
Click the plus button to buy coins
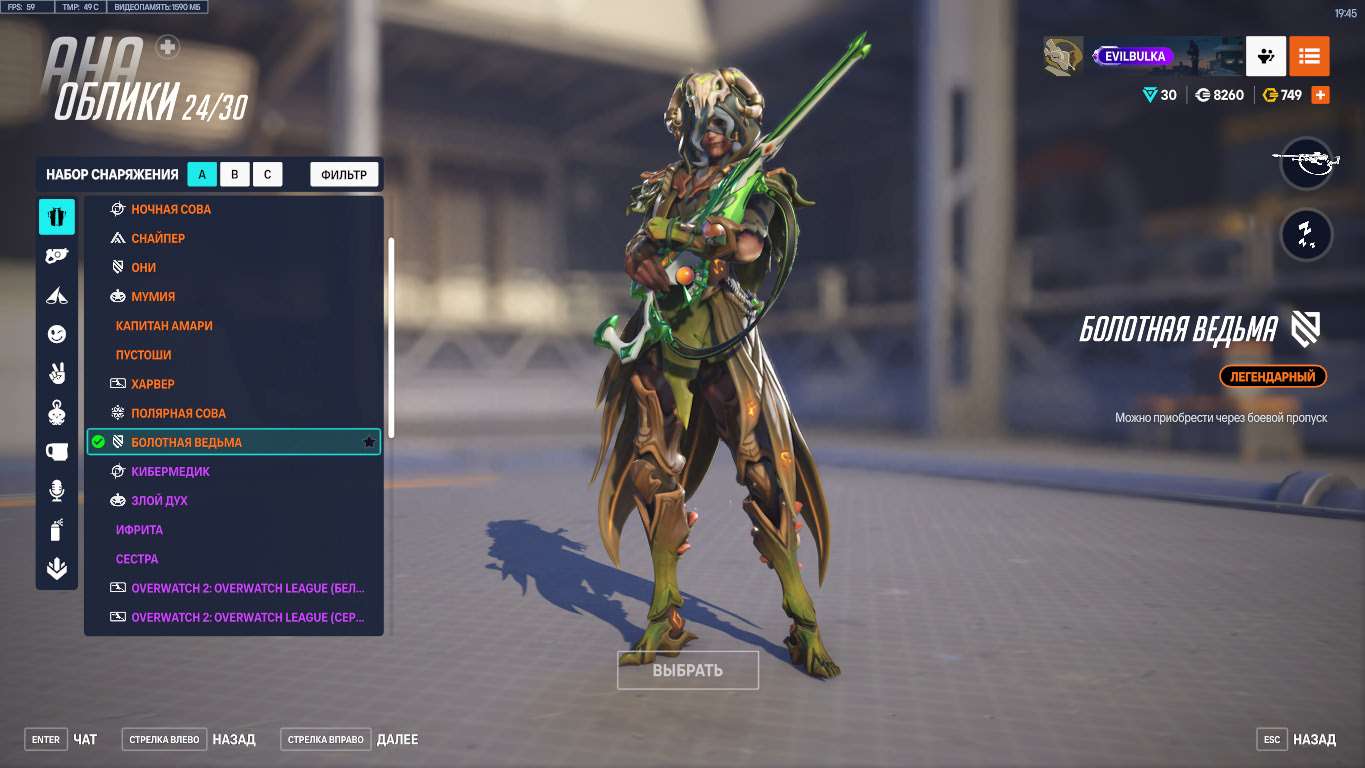coord(1319,94)
